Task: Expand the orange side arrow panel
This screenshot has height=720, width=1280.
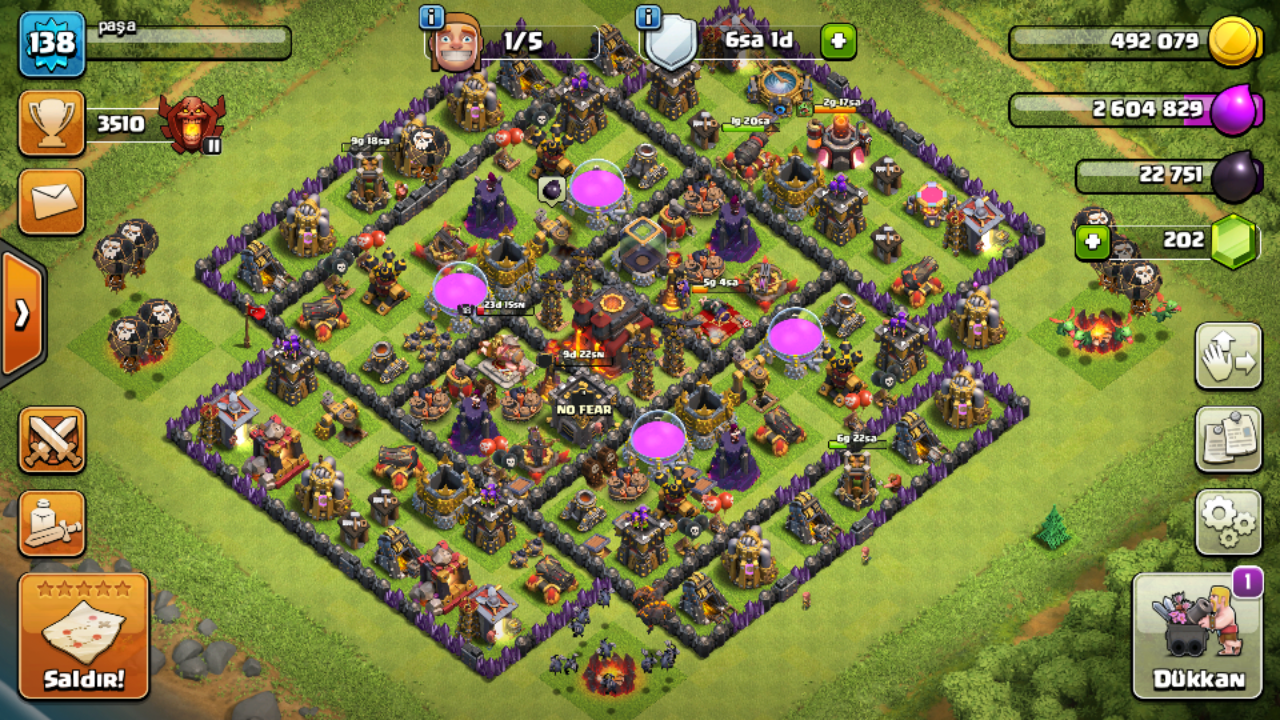Action: (22, 314)
